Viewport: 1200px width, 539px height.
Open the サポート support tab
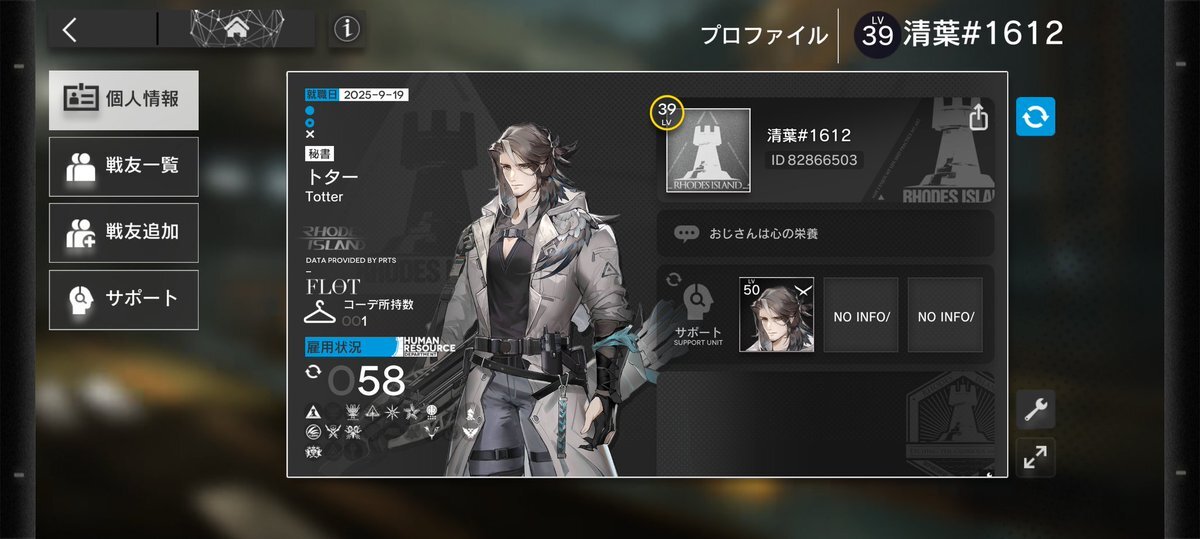coord(124,299)
